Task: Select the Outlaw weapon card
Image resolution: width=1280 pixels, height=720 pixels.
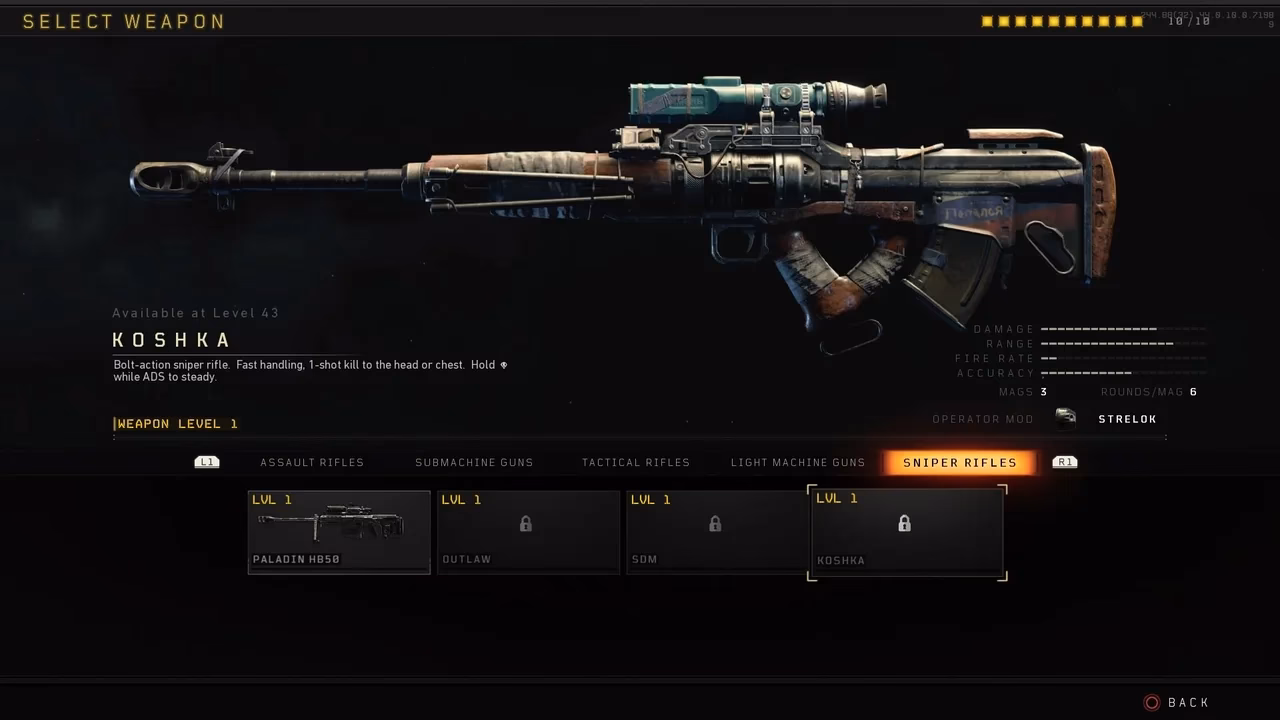Action: click(526, 531)
